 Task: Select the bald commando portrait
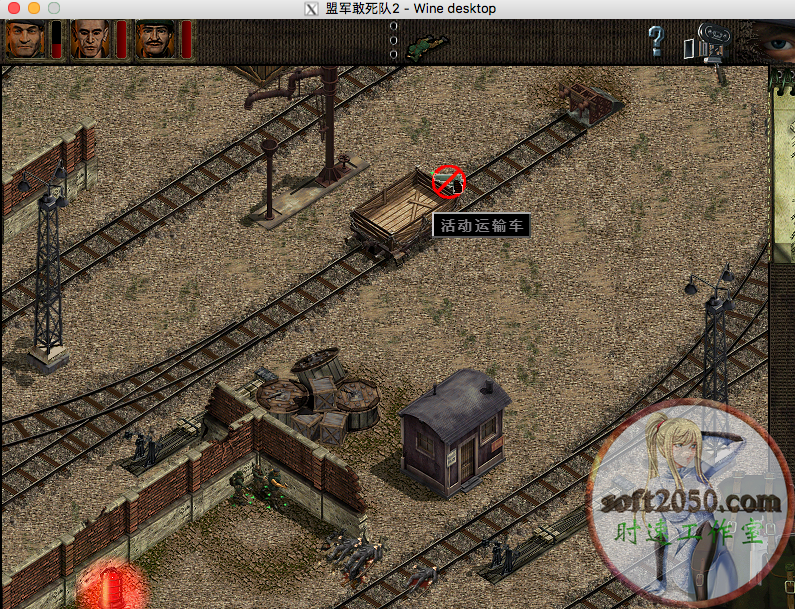90,40
